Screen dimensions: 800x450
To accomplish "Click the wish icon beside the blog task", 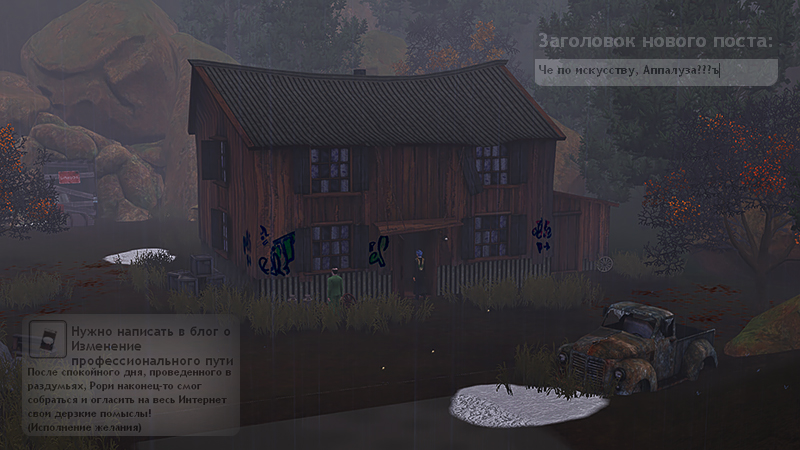I will [x=46, y=340].
